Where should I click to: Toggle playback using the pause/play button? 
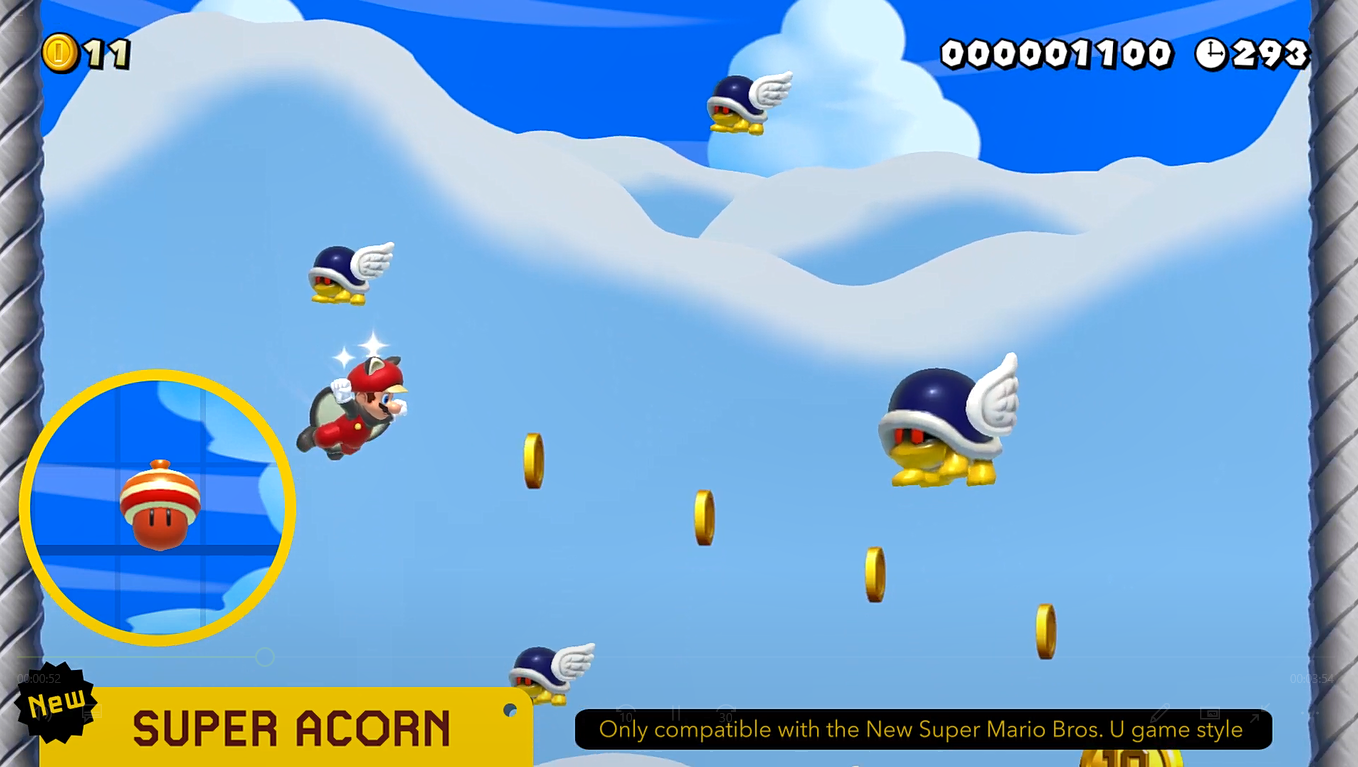click(674, 712)
